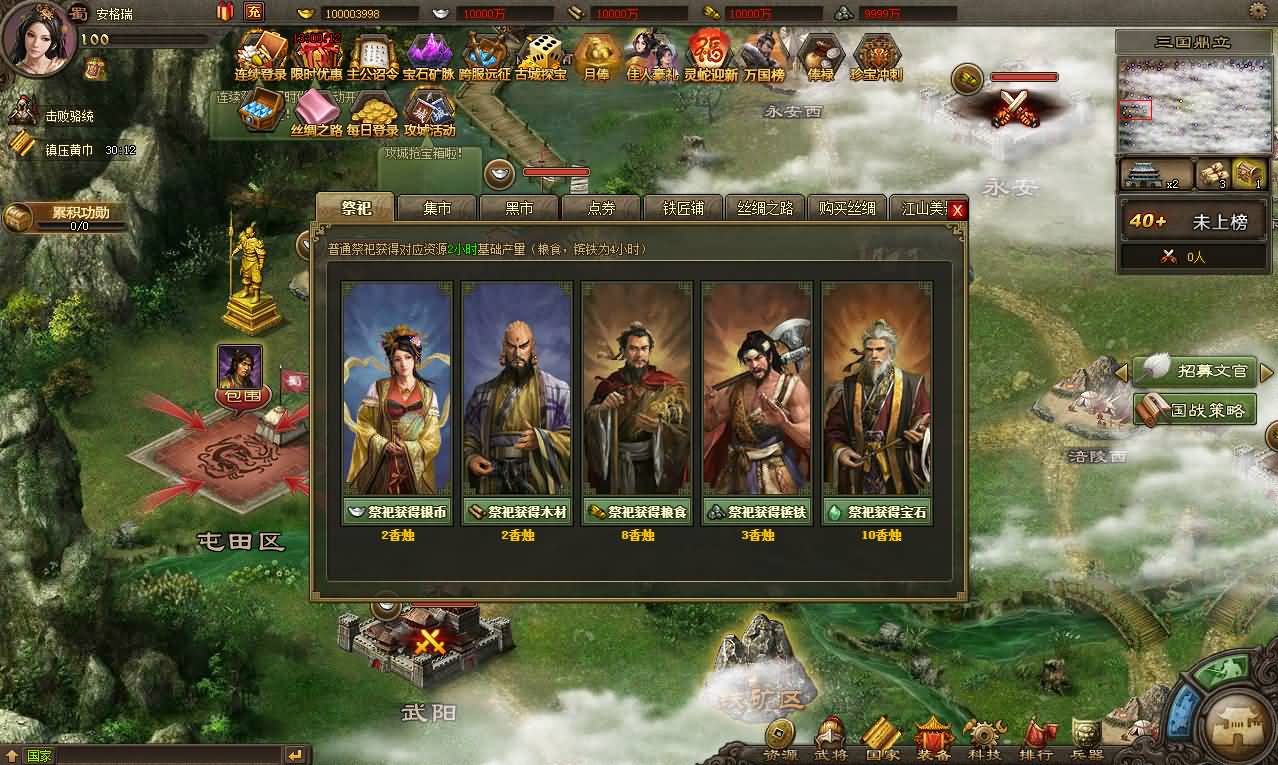The image size is (1278, 765).
Task: Open the 国战策略 war strategy button
Action: (1197, 409)
